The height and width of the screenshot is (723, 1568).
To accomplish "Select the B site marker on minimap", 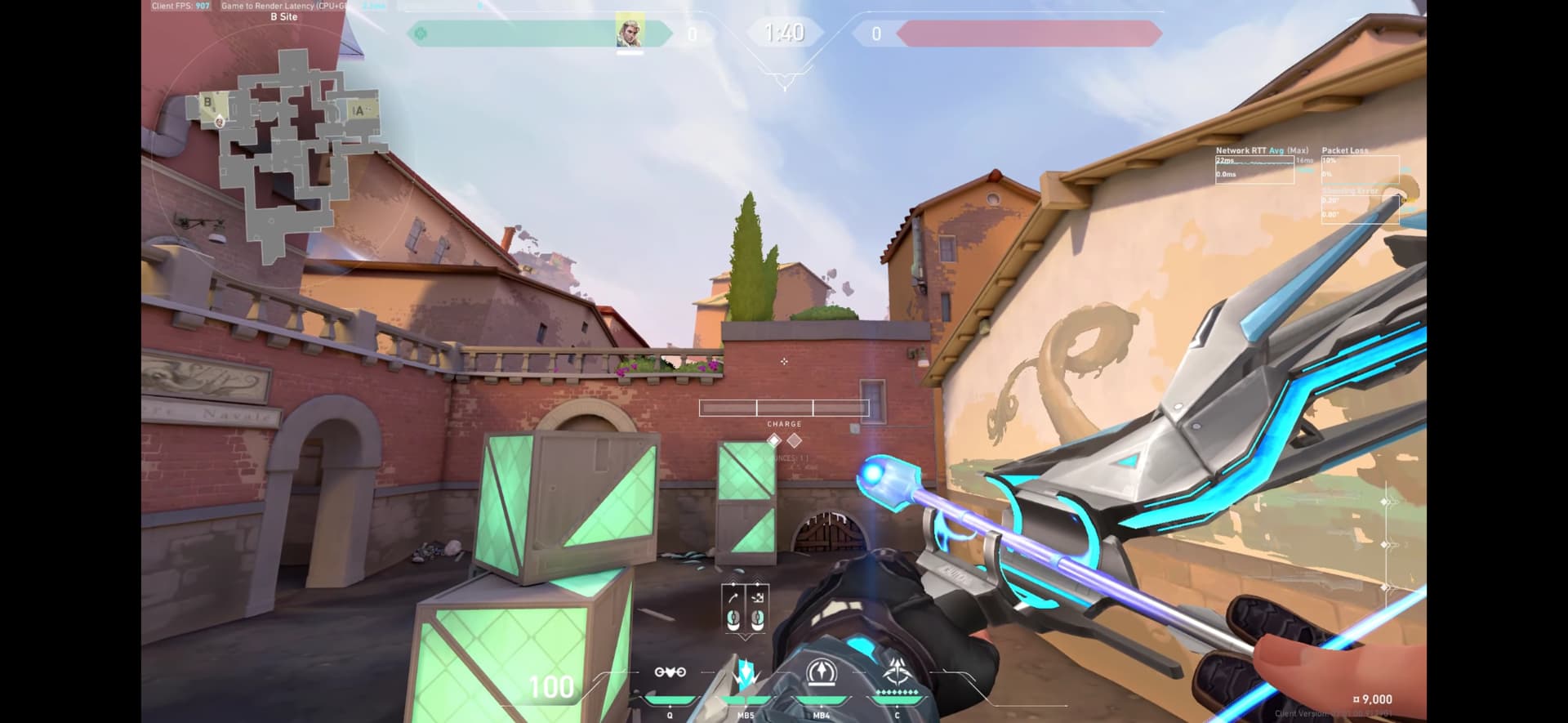I will [207, 103].
